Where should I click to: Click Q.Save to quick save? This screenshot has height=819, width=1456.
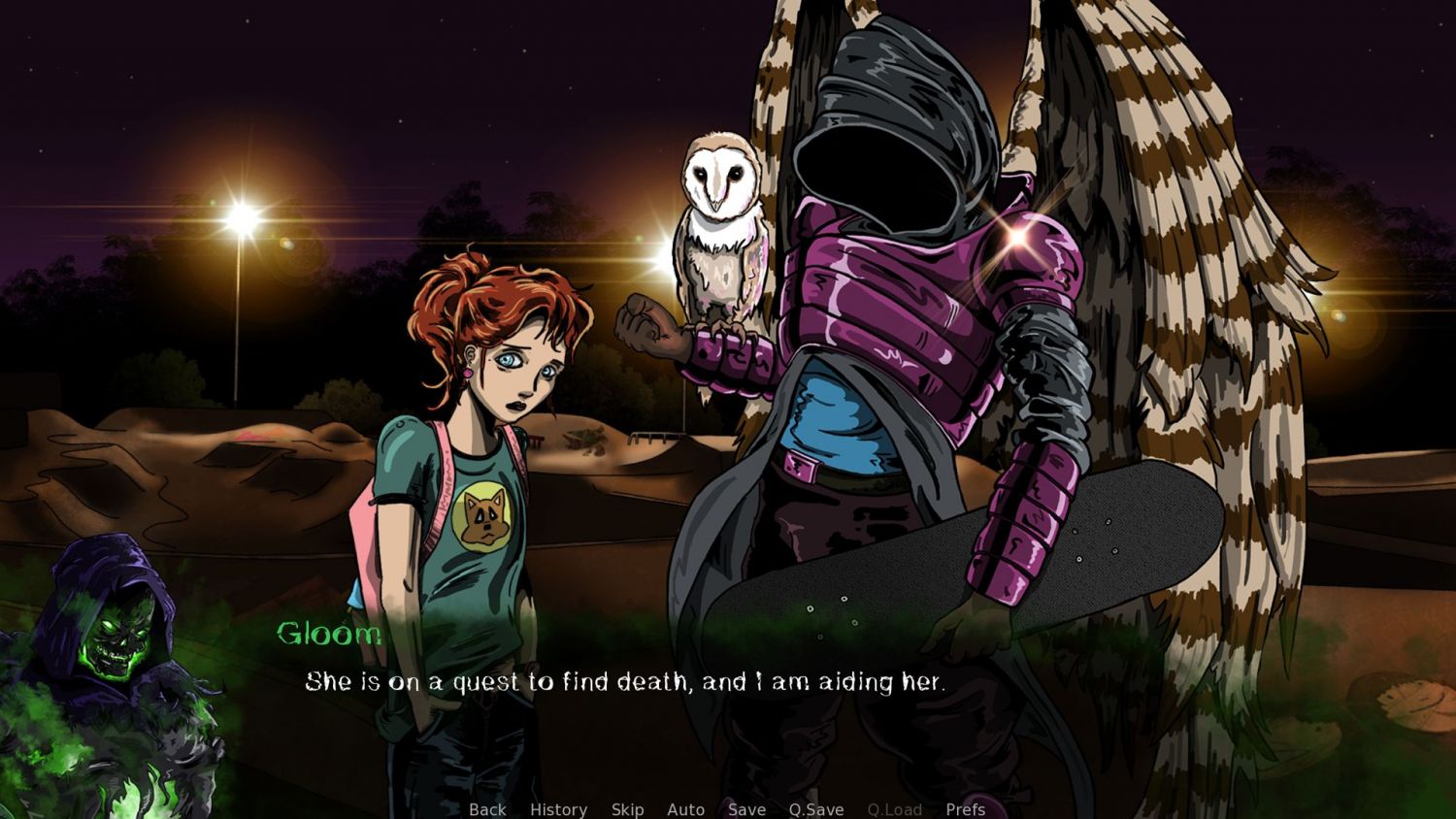coord(815,809)
